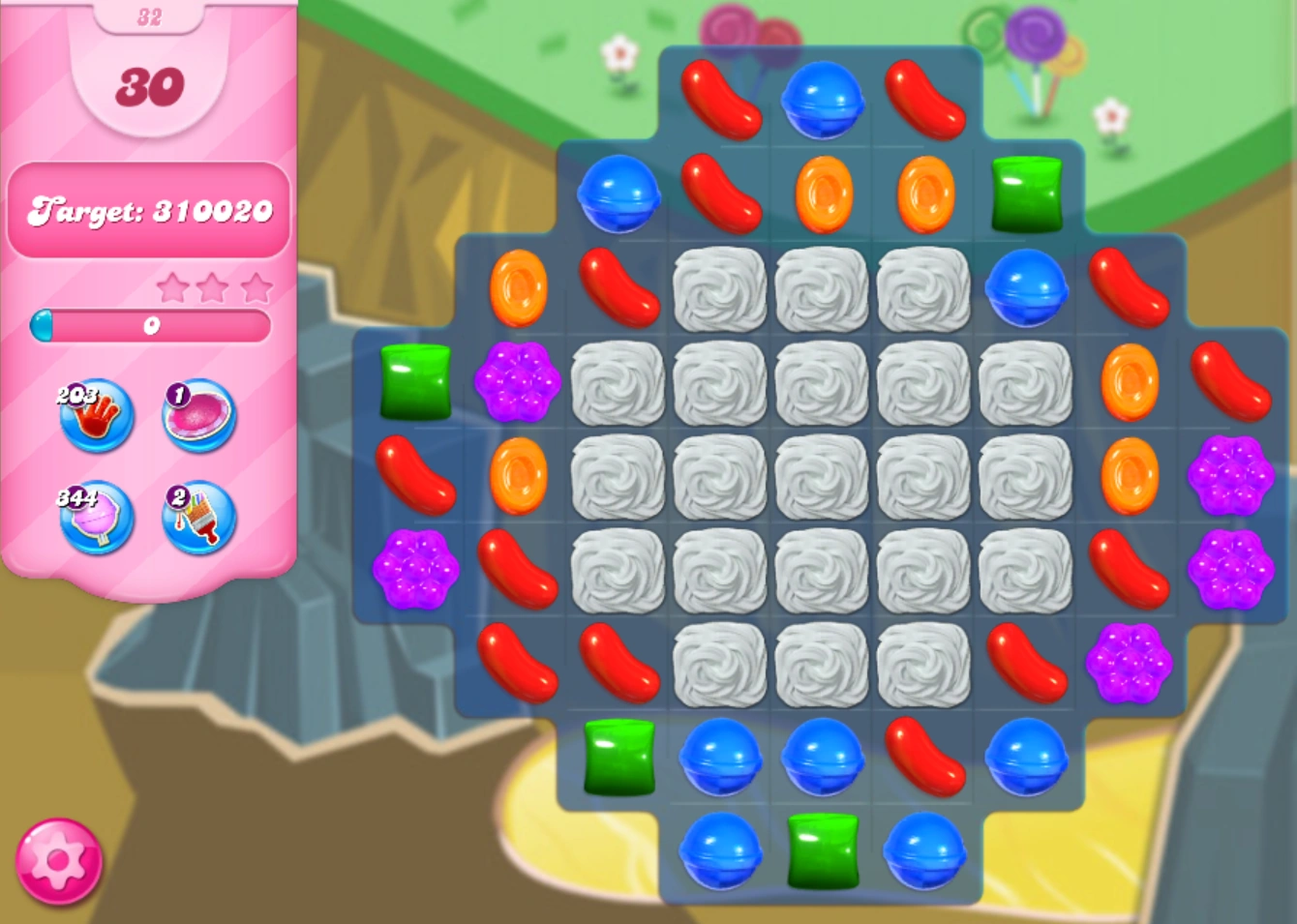Click a white meringue blocker in board center
Image resolution: width=1297 pixels, height=924 pixels.
coord(822,475)
